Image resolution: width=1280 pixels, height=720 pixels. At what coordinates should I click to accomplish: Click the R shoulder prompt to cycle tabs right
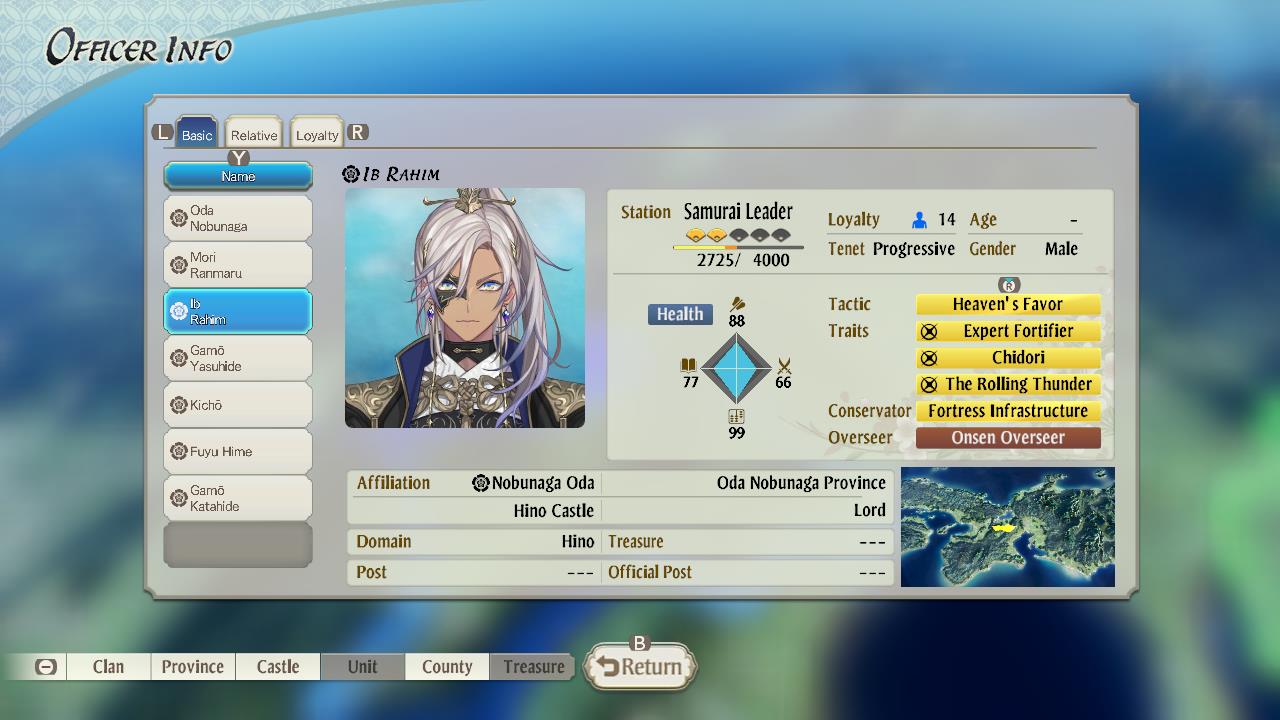[358, 130]
